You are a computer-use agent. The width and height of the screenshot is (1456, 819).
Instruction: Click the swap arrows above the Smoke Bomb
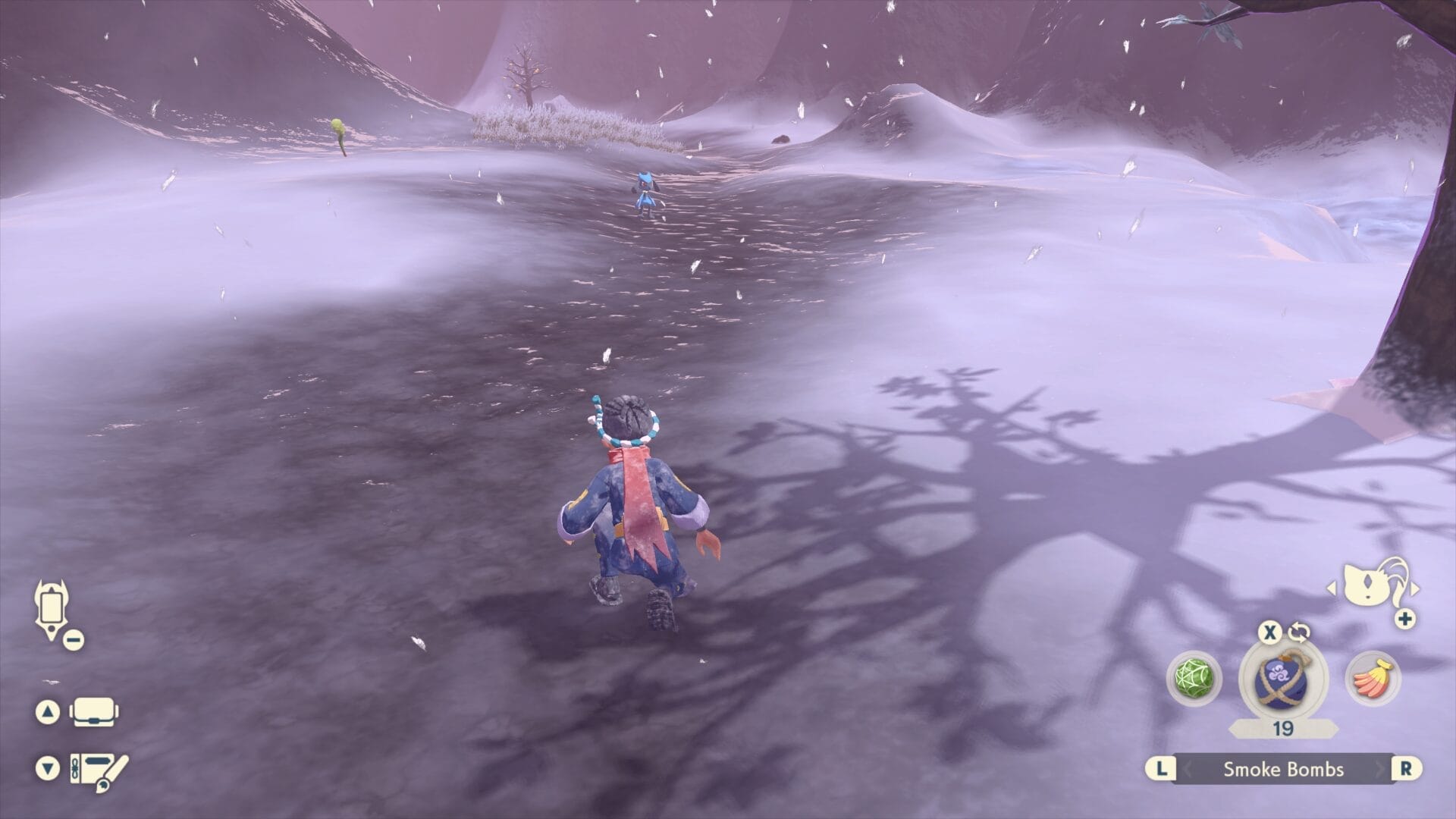(1298, 632)
